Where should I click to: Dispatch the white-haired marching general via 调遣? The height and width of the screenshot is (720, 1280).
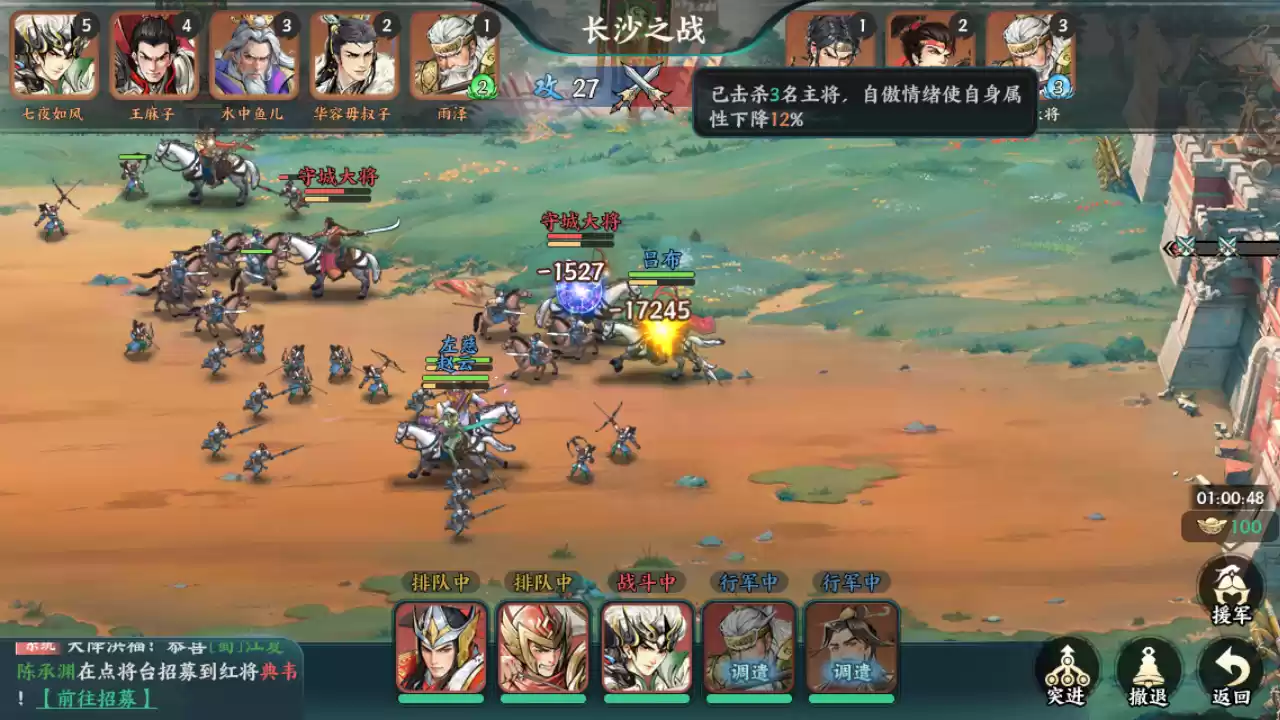coord(749,647)
